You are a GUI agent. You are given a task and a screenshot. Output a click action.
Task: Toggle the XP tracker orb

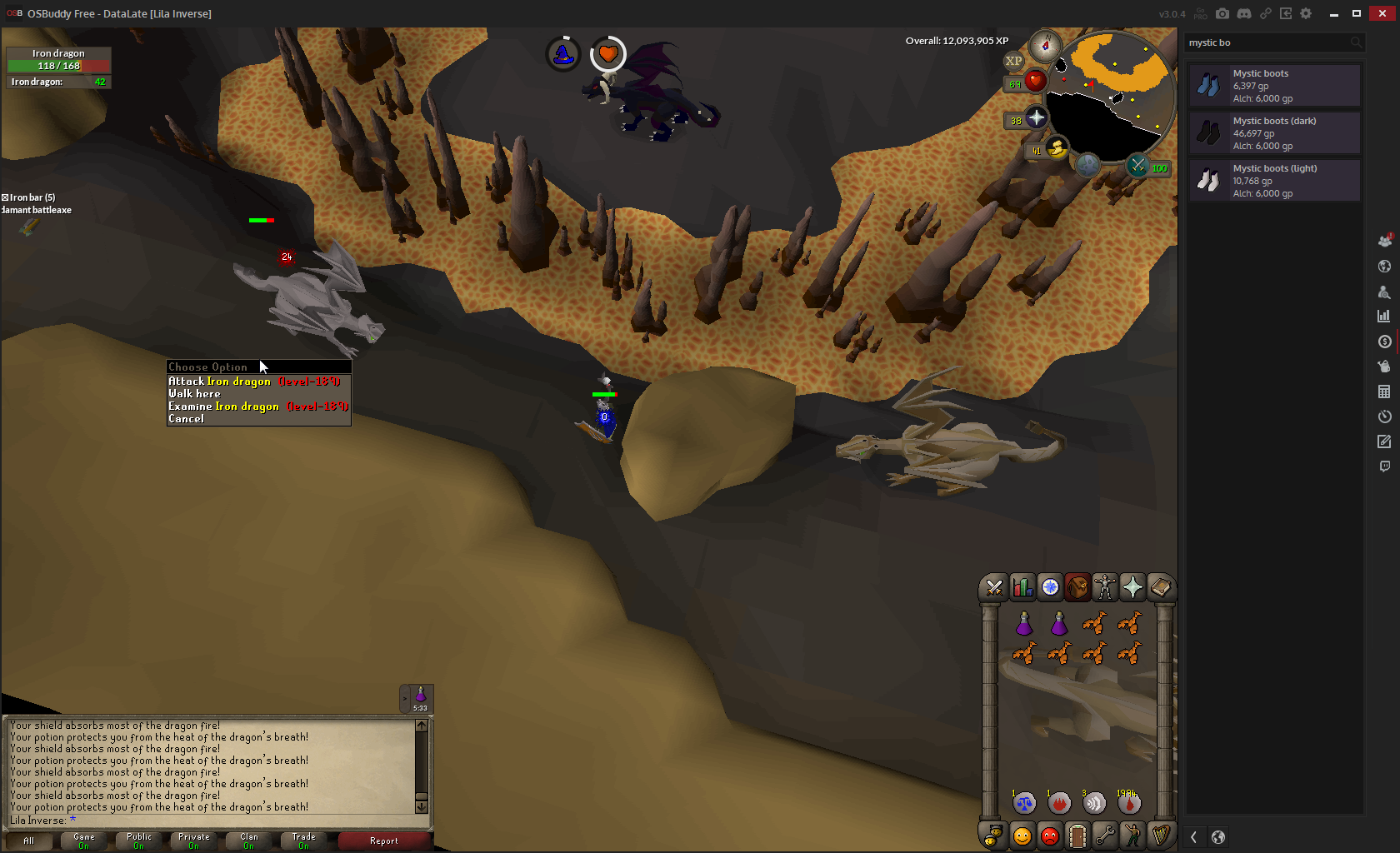click(1013, 61)
